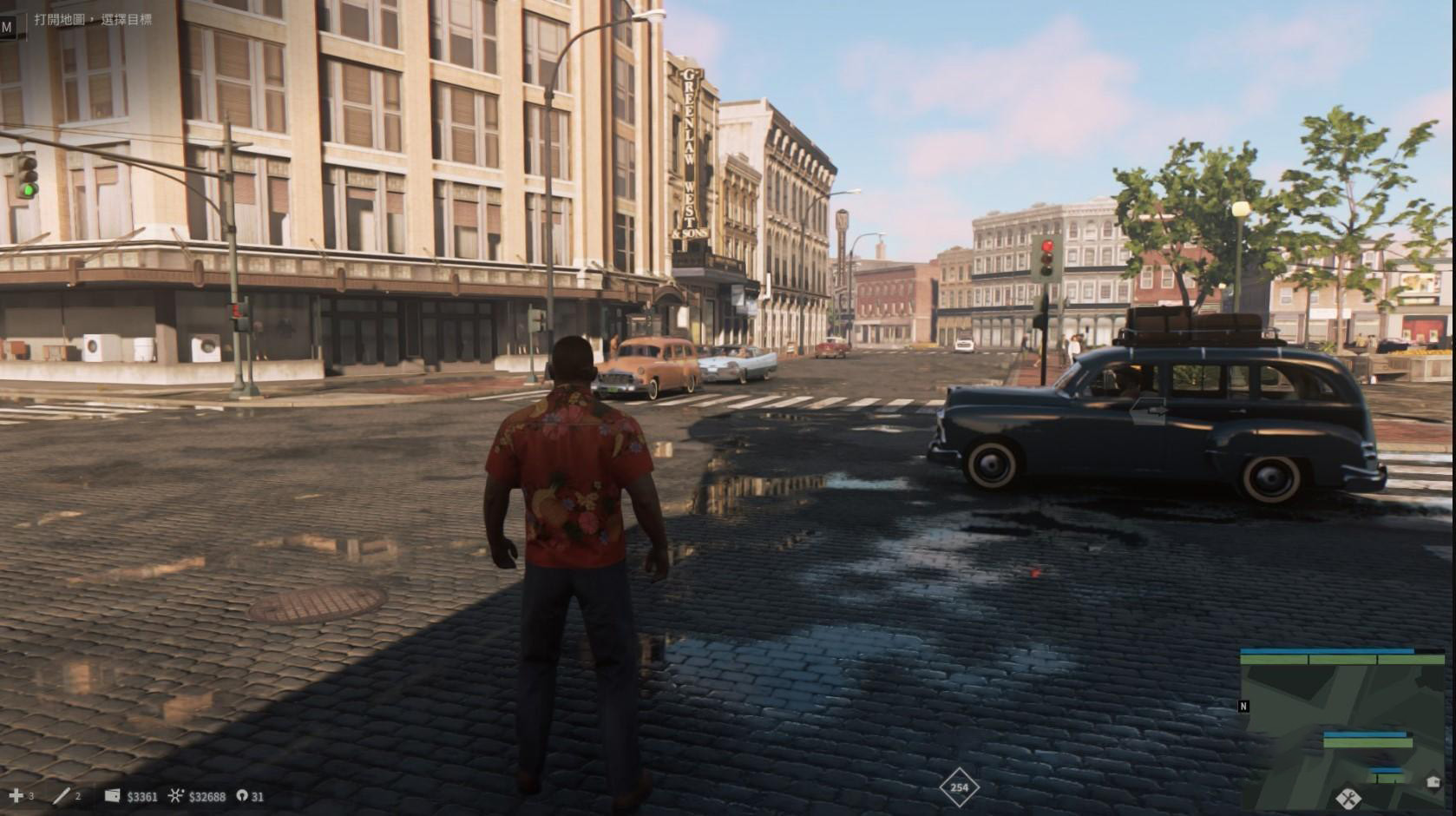Select the house marker on the minimap
This screenshot has height=816, width=1456.
[1432, 782]
